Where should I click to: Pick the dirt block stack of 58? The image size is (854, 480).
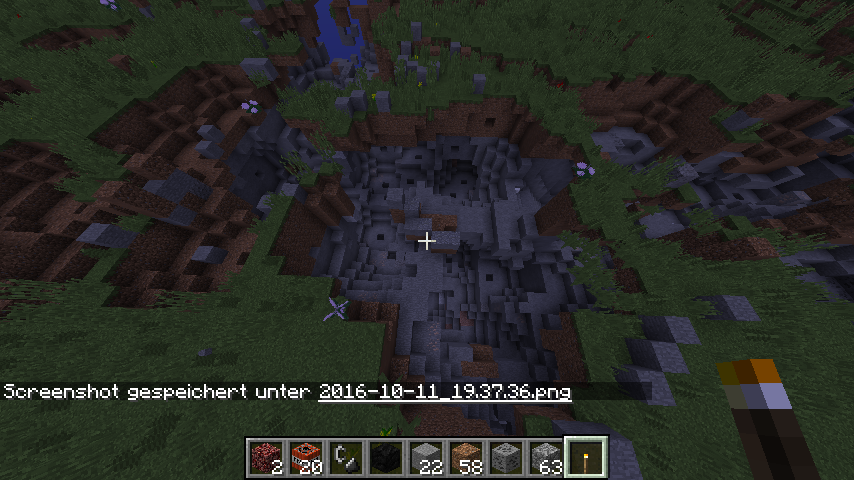click(x=465, y=457)
